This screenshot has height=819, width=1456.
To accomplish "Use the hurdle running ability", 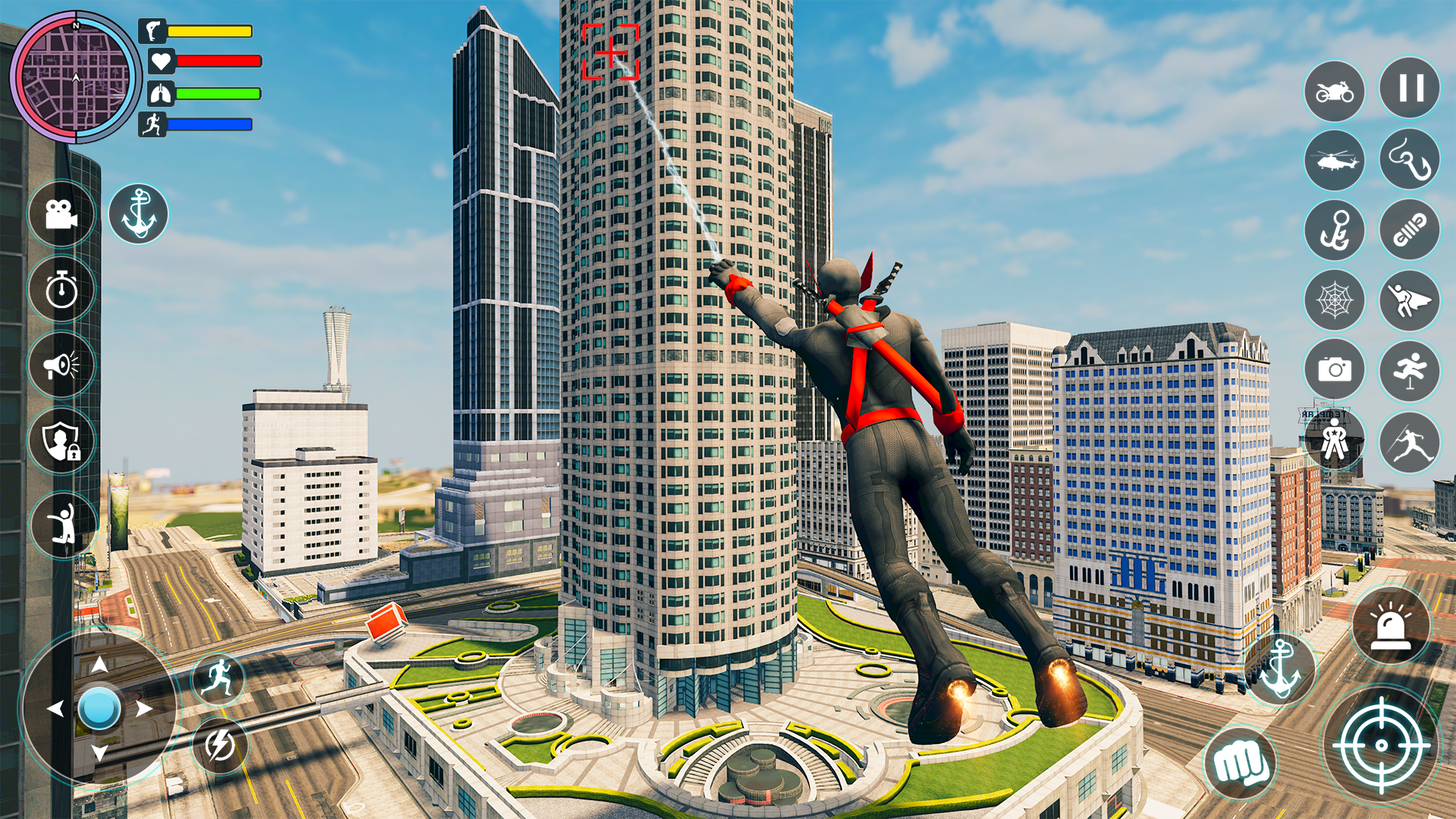I will coord(1408,370).
